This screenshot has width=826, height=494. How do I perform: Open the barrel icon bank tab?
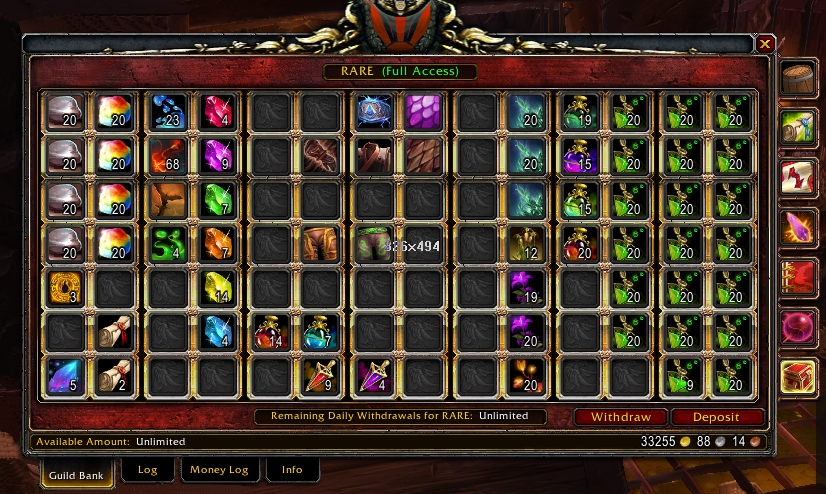pos(798,80)
